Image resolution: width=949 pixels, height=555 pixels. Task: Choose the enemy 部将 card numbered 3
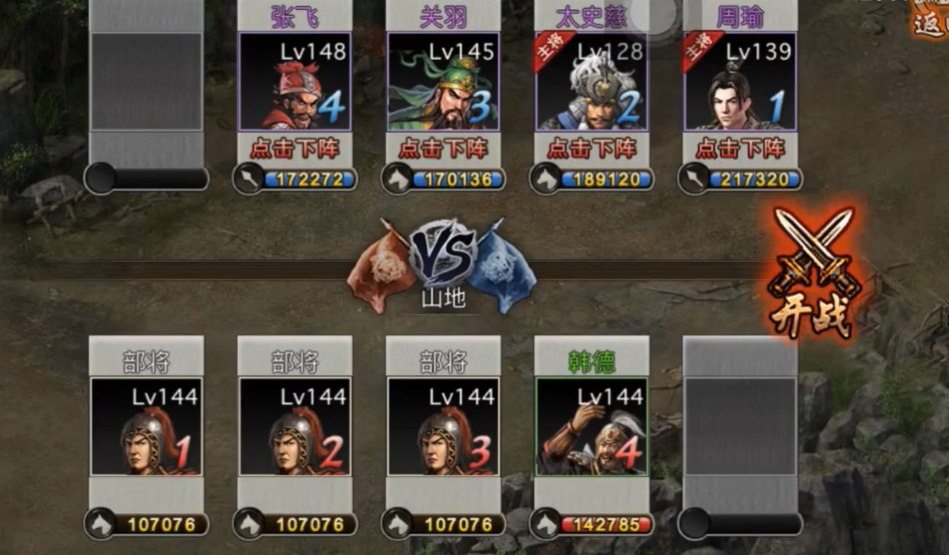click(x=443, y=426)
